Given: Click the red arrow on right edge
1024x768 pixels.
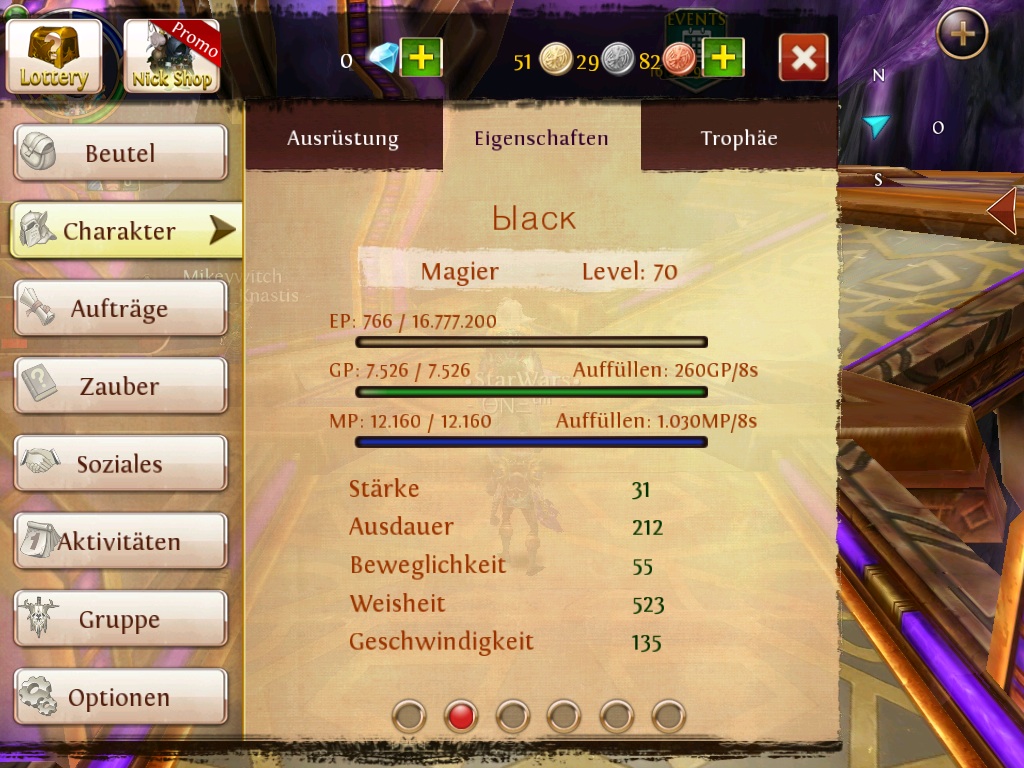Looking at the screenshot, I should coord(1003,211).
